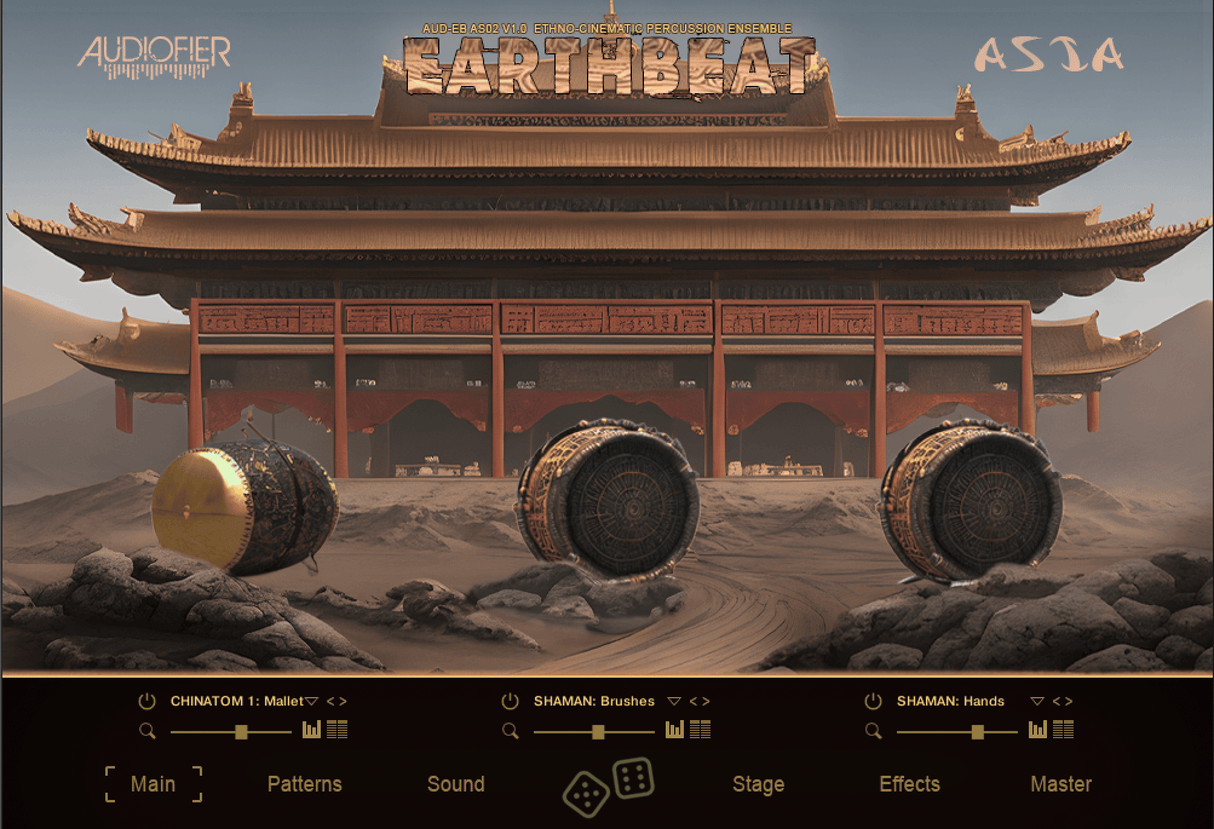This screenshot has height=829, width=1214.
Task: Select the Main tab
Action: pos(153,784)
